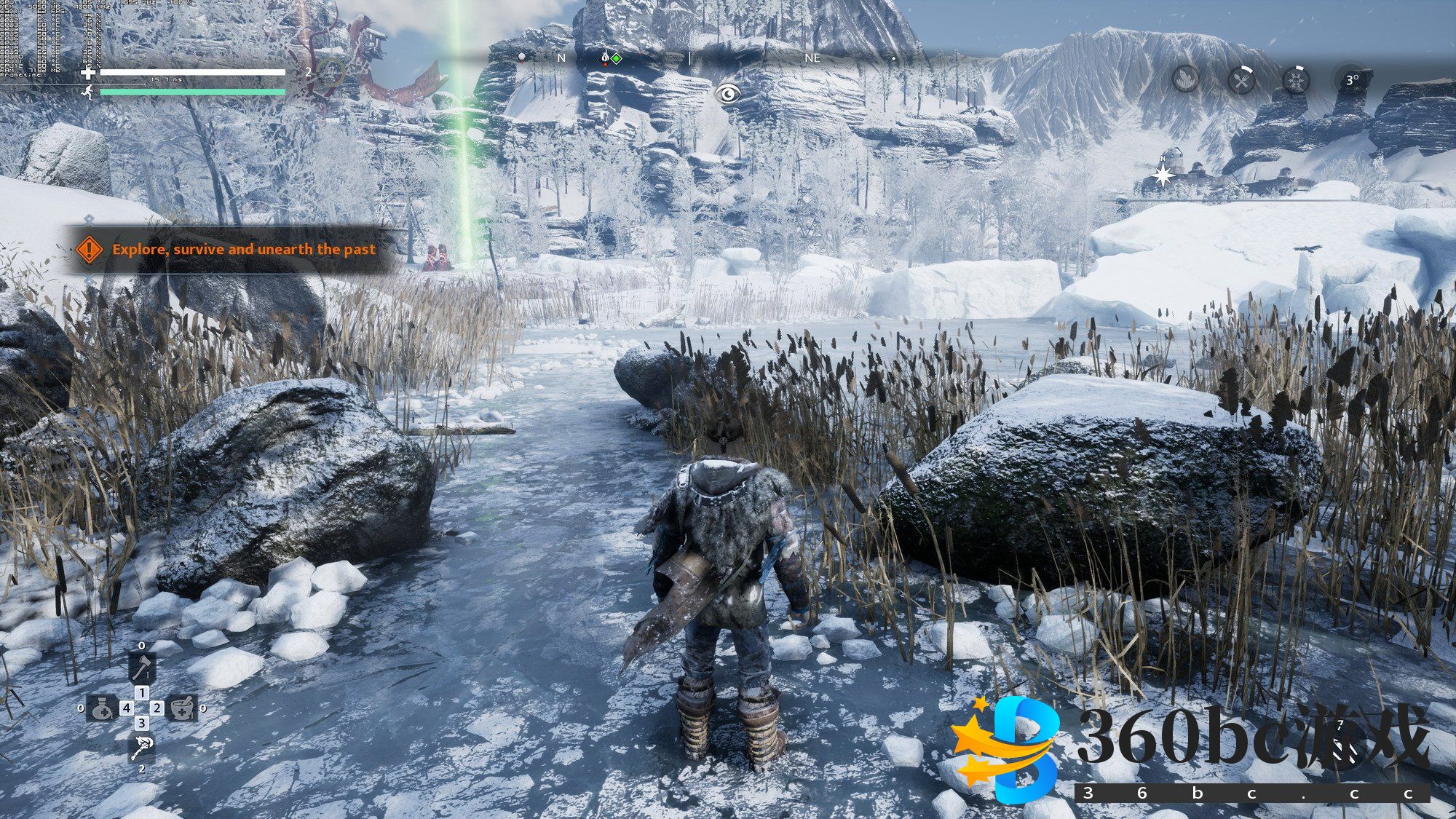
Task: Click the campfire marker on the compass
Action: 605,58
